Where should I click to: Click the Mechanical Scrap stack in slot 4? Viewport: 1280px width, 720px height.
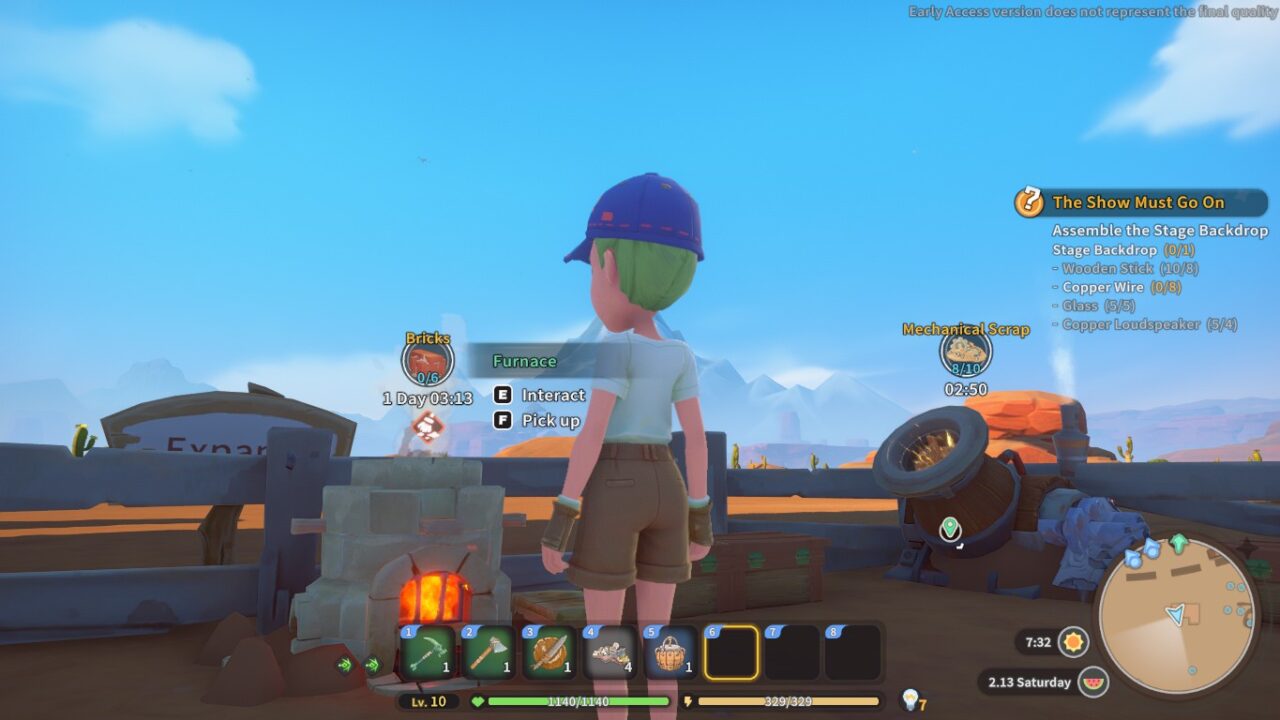[x=613, y=654]
